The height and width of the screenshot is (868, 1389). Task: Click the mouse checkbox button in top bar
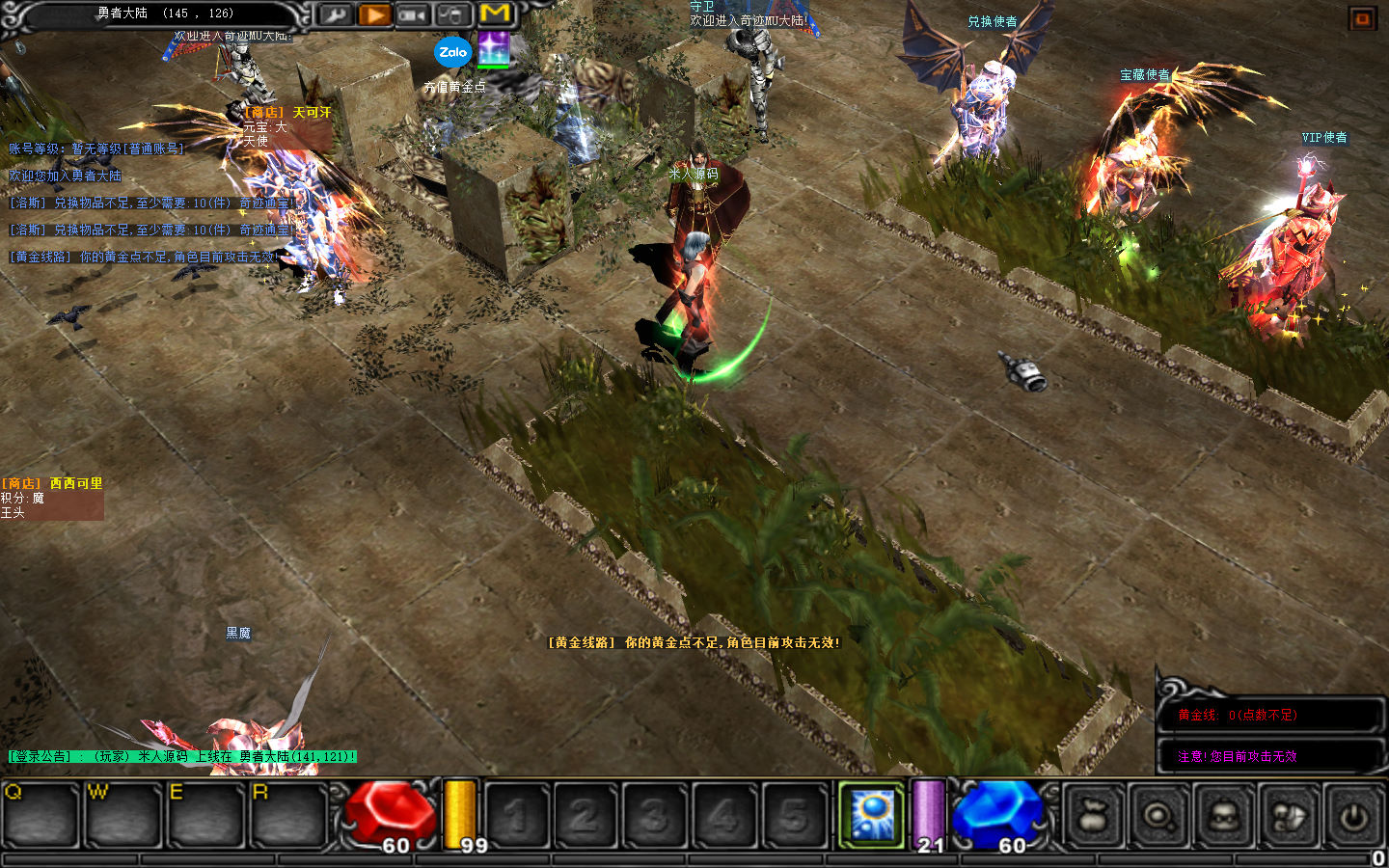[x=451, y=14]
